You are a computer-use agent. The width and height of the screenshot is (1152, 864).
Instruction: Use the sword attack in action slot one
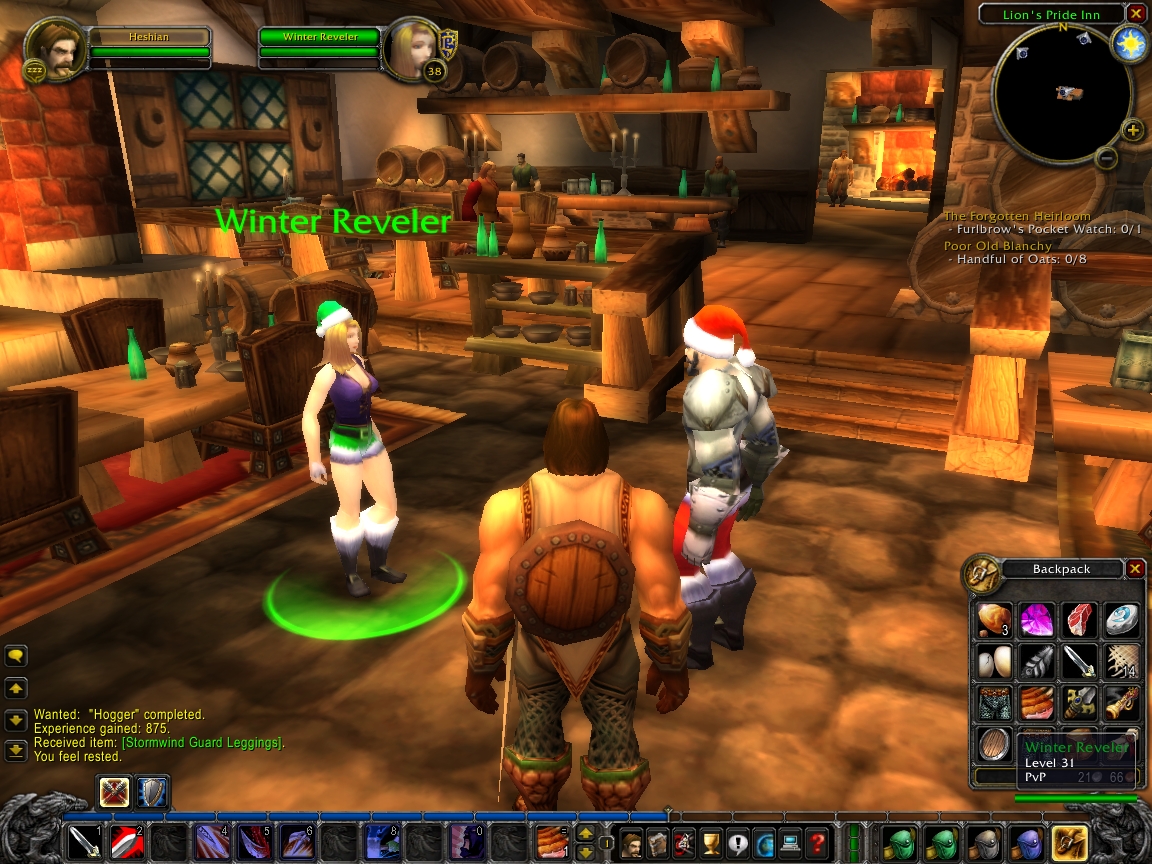coord(83,844)
